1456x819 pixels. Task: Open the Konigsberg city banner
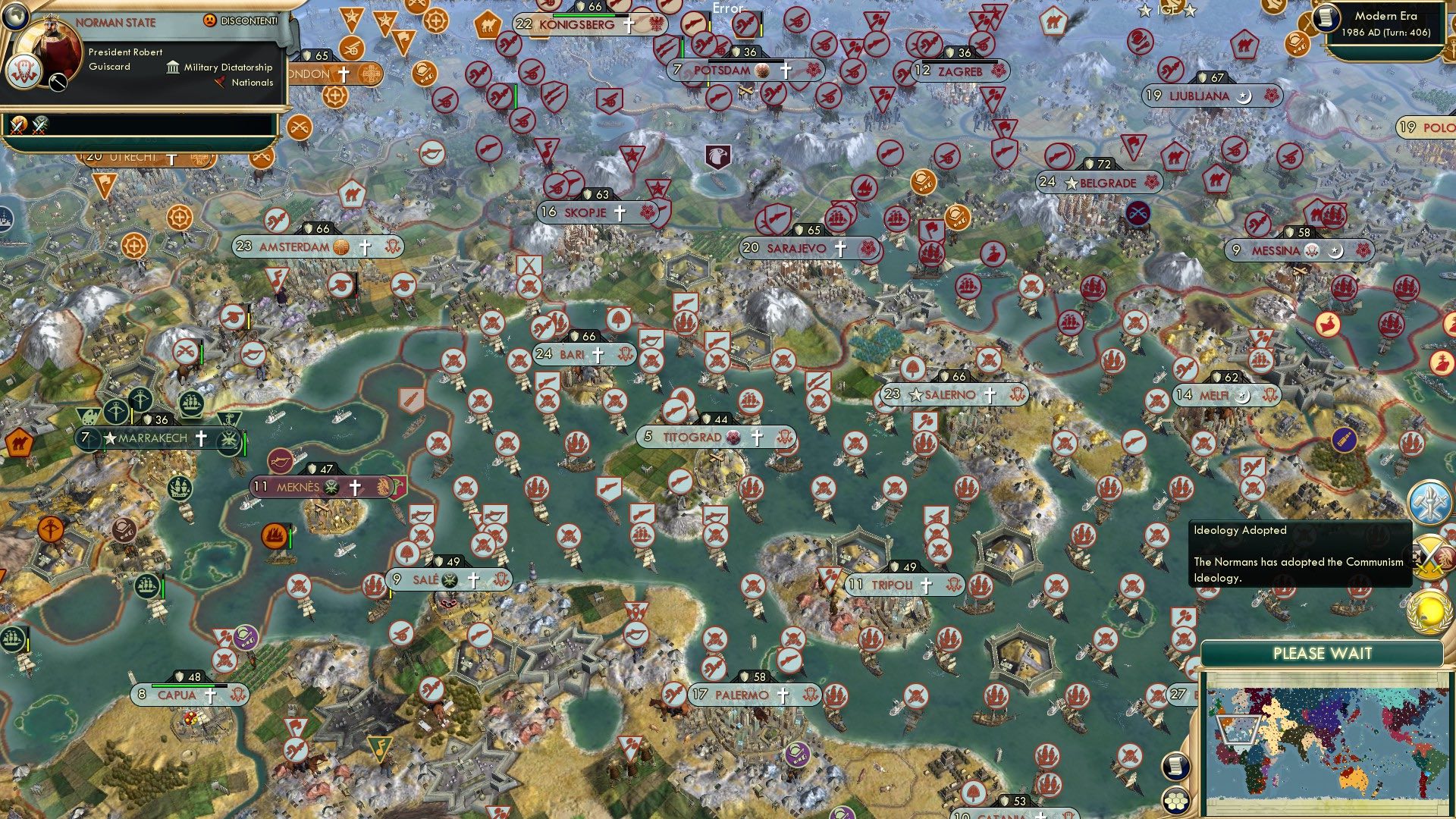(x=578, y=24)
